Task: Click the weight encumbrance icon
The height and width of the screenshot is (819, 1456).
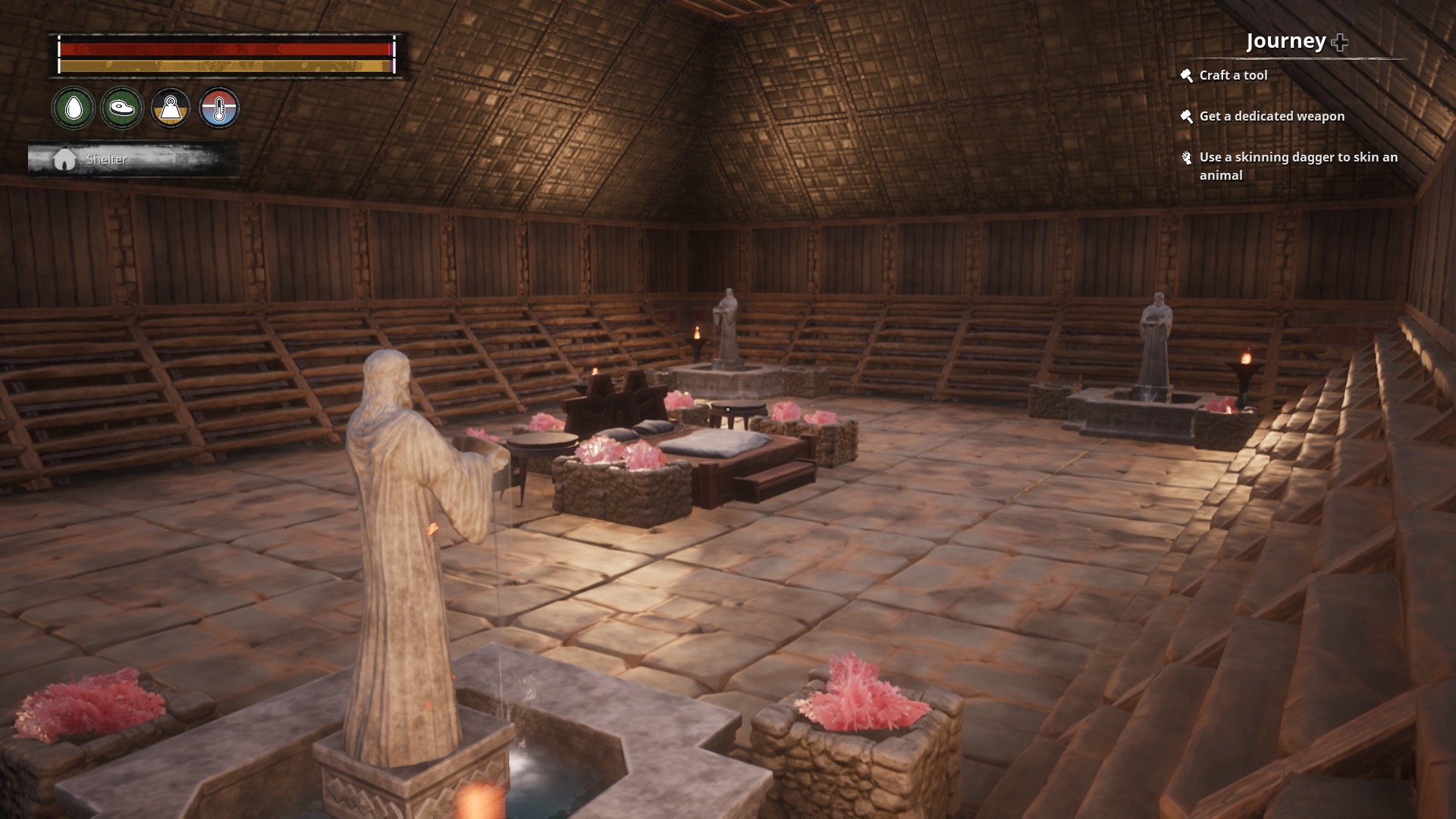Action: tap(171, 108)
